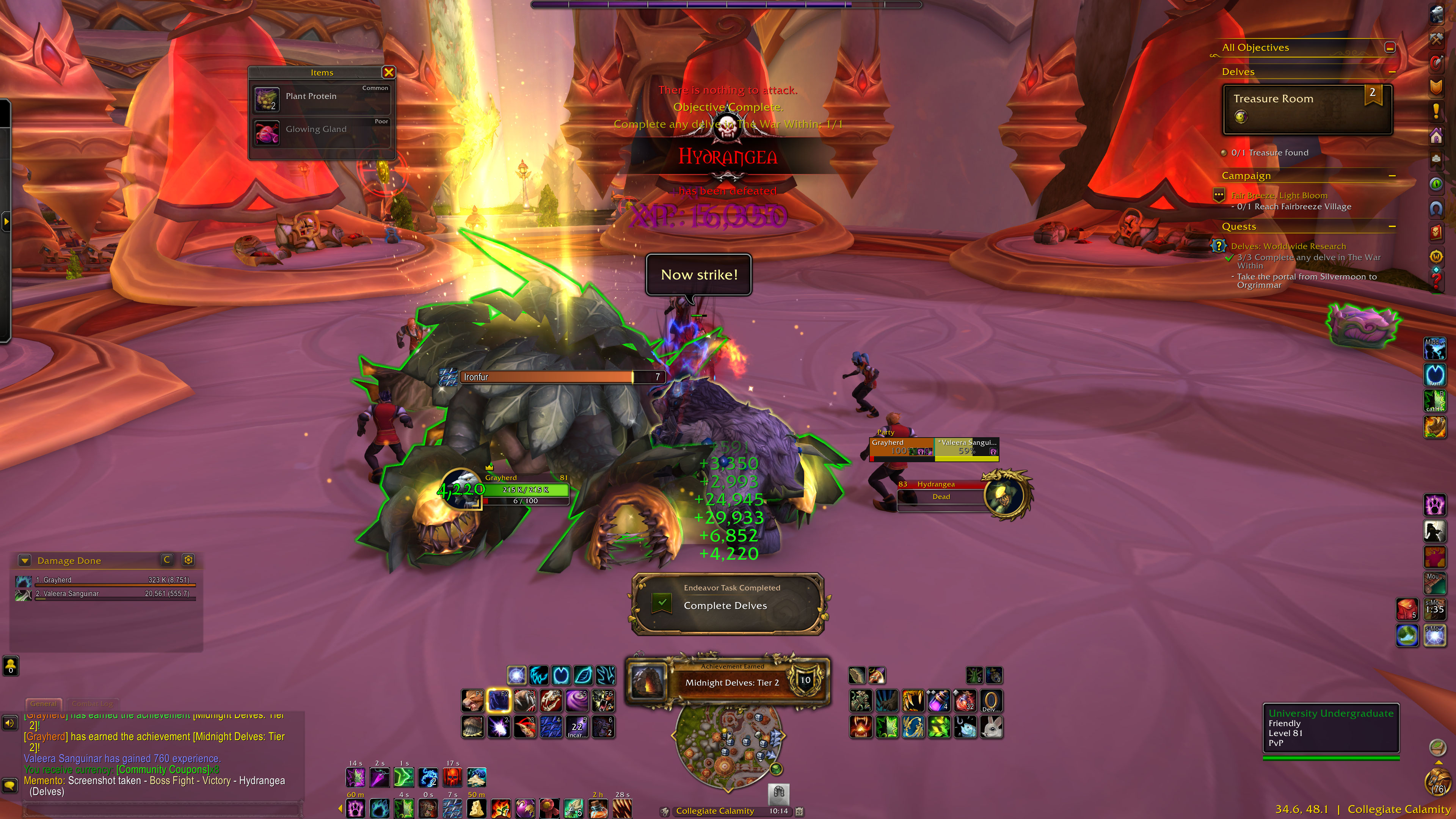The height and width of the screenshot is (819, 1456).
Task: Switch to the Combat Log chat tab
Action: tap(92, 704)
